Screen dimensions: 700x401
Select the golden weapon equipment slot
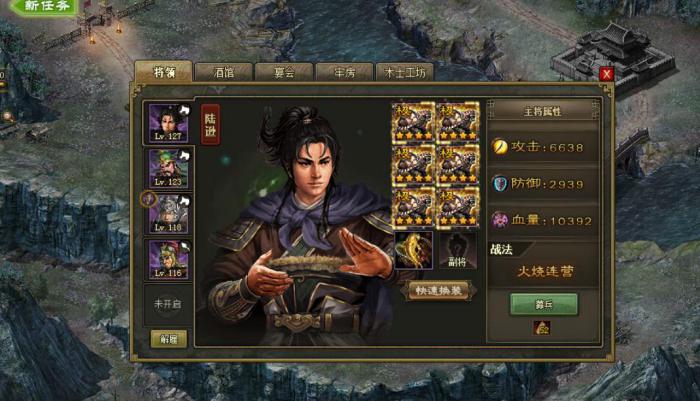tap(413, 250)
